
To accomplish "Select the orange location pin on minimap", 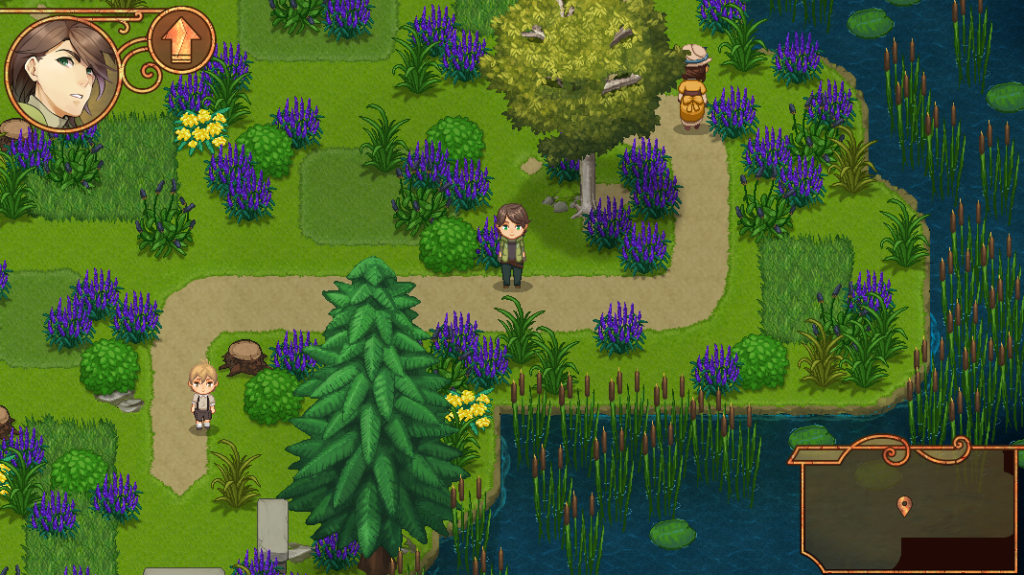I will 905,505.
